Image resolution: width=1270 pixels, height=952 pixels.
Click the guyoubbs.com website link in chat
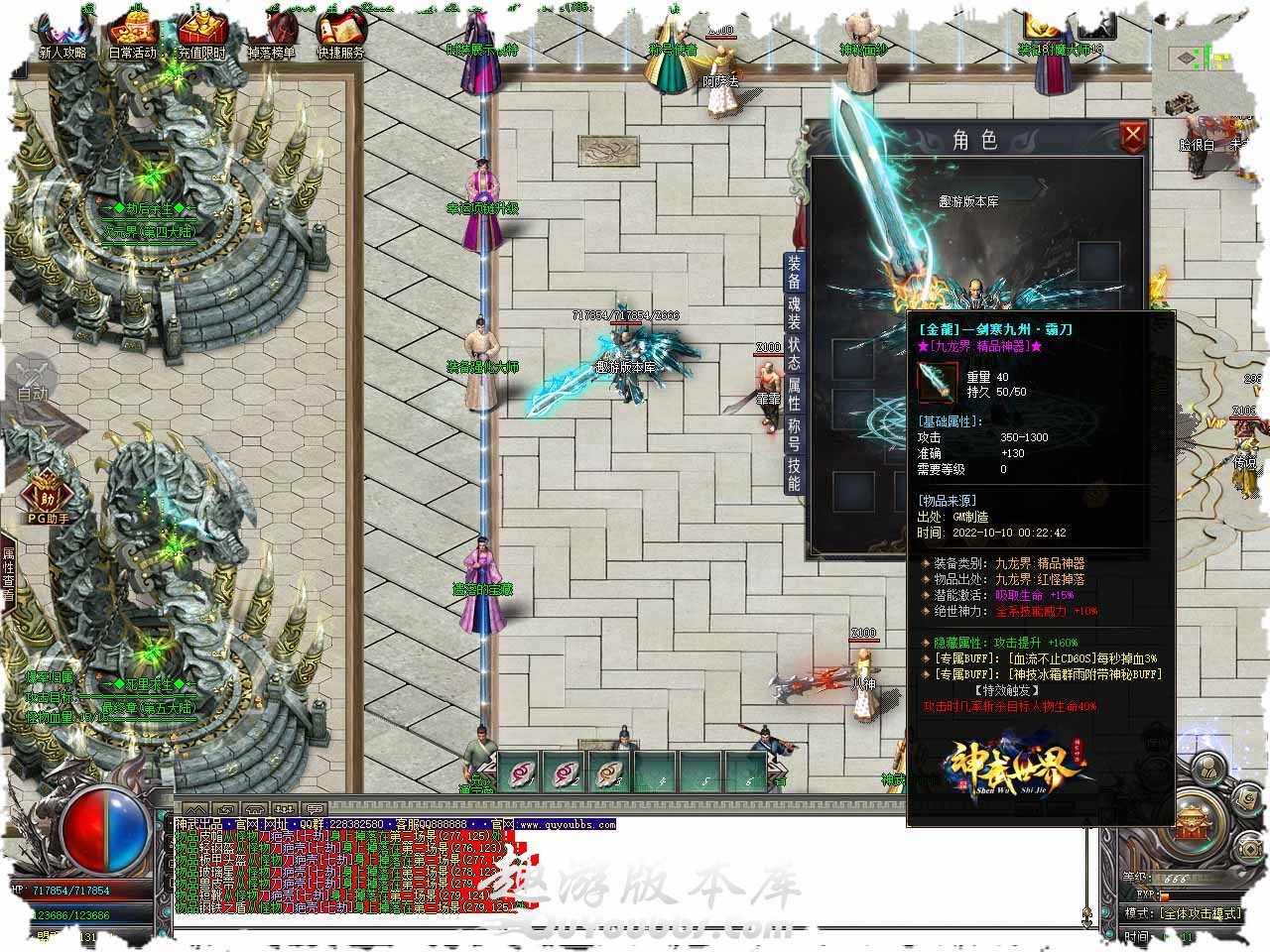coord(567,824)
